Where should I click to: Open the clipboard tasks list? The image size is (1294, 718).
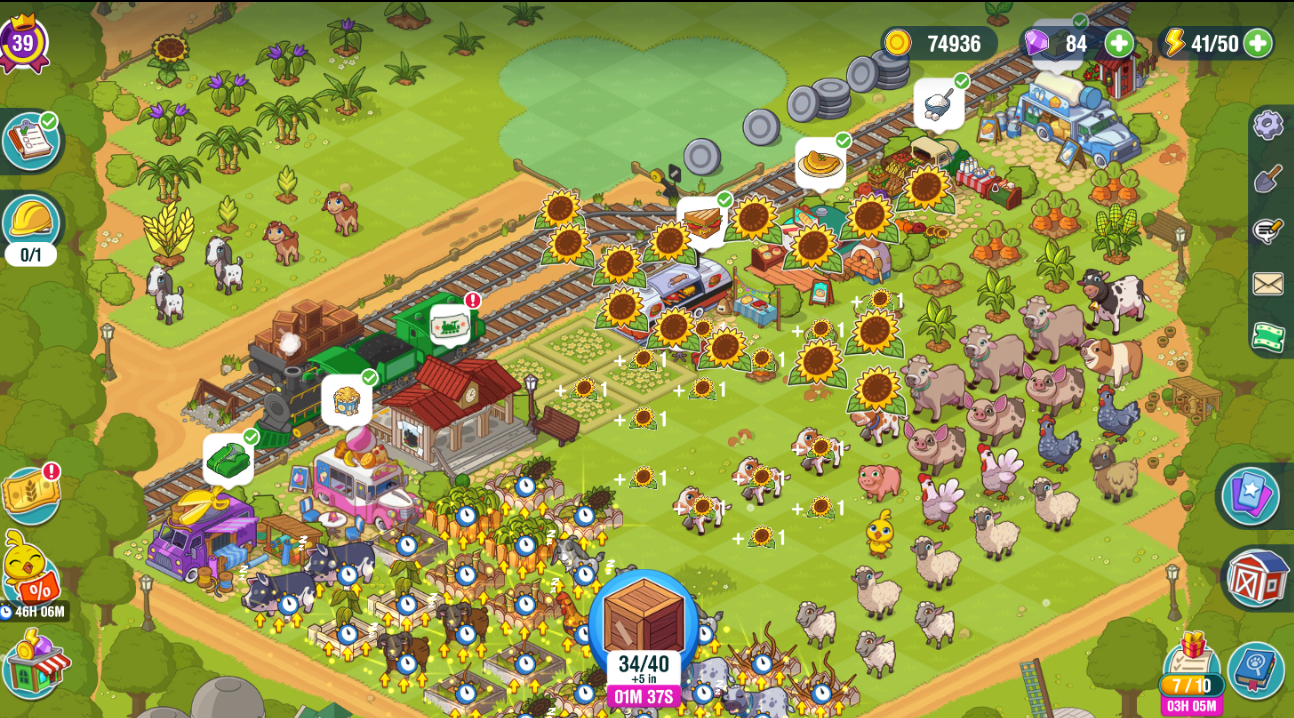pyautogui.click(x=31, y=140)
